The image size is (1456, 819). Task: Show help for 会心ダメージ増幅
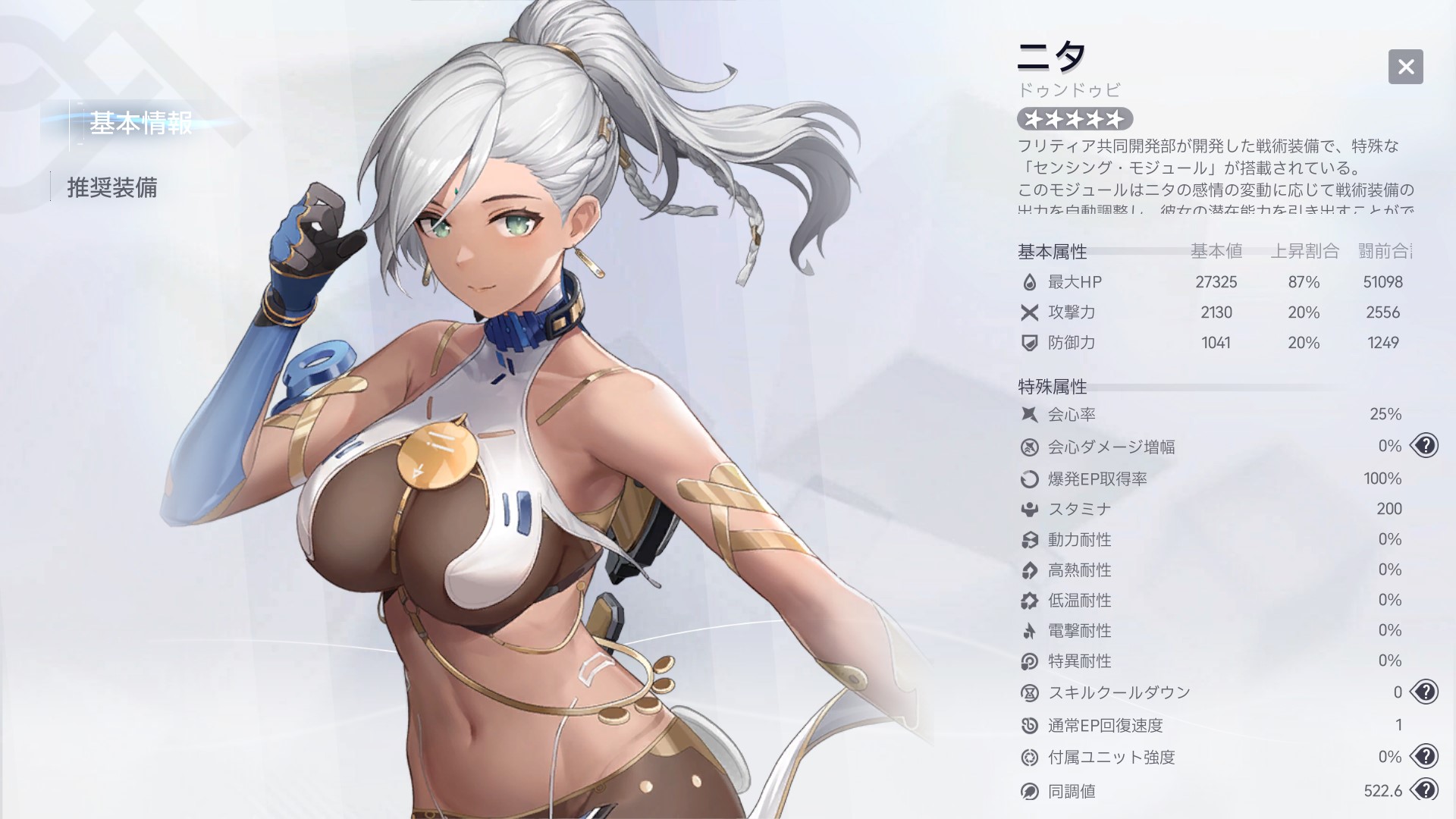pyautogui.click(x=1425, y=446)
